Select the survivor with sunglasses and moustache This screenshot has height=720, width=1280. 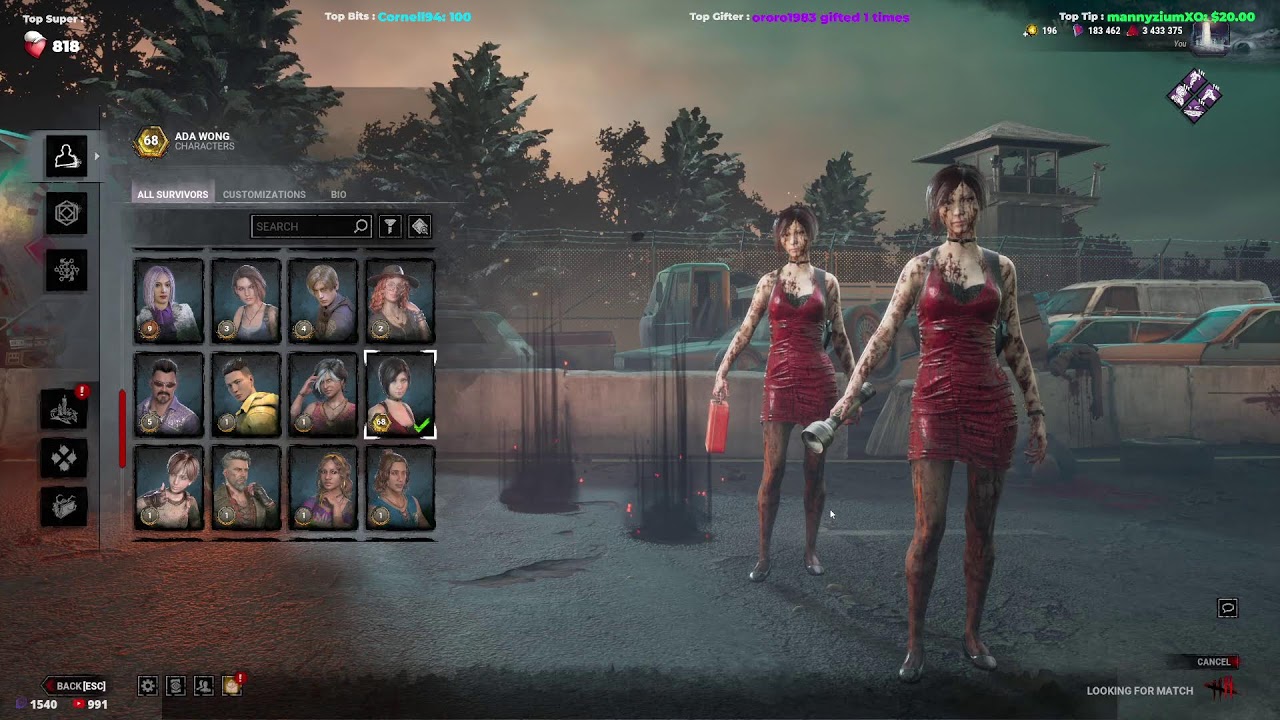pyautogui.click(x=169, y=395)
